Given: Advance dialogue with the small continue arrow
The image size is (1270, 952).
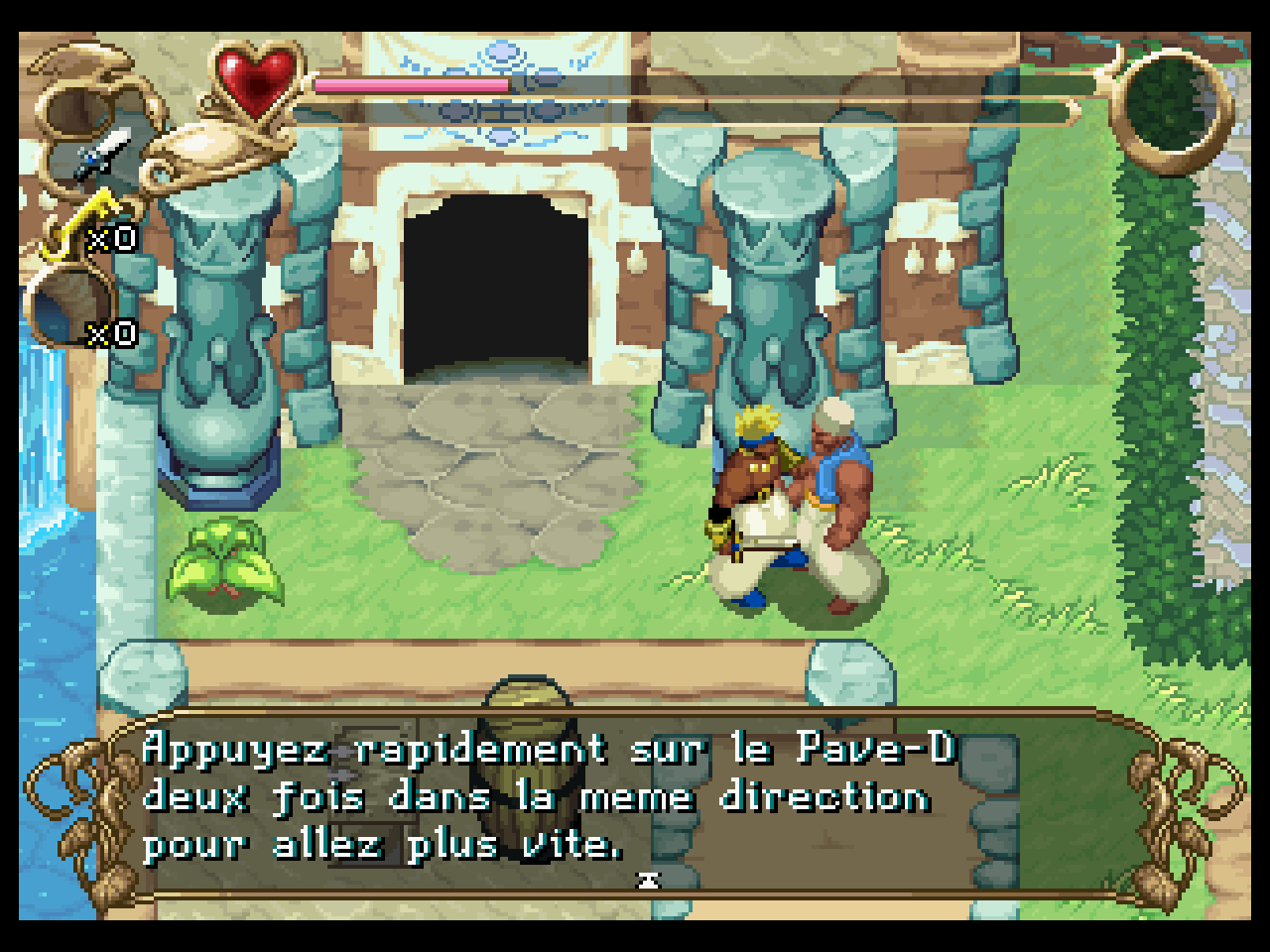Looking at the screenshot, I should click(x=650, y=878).
